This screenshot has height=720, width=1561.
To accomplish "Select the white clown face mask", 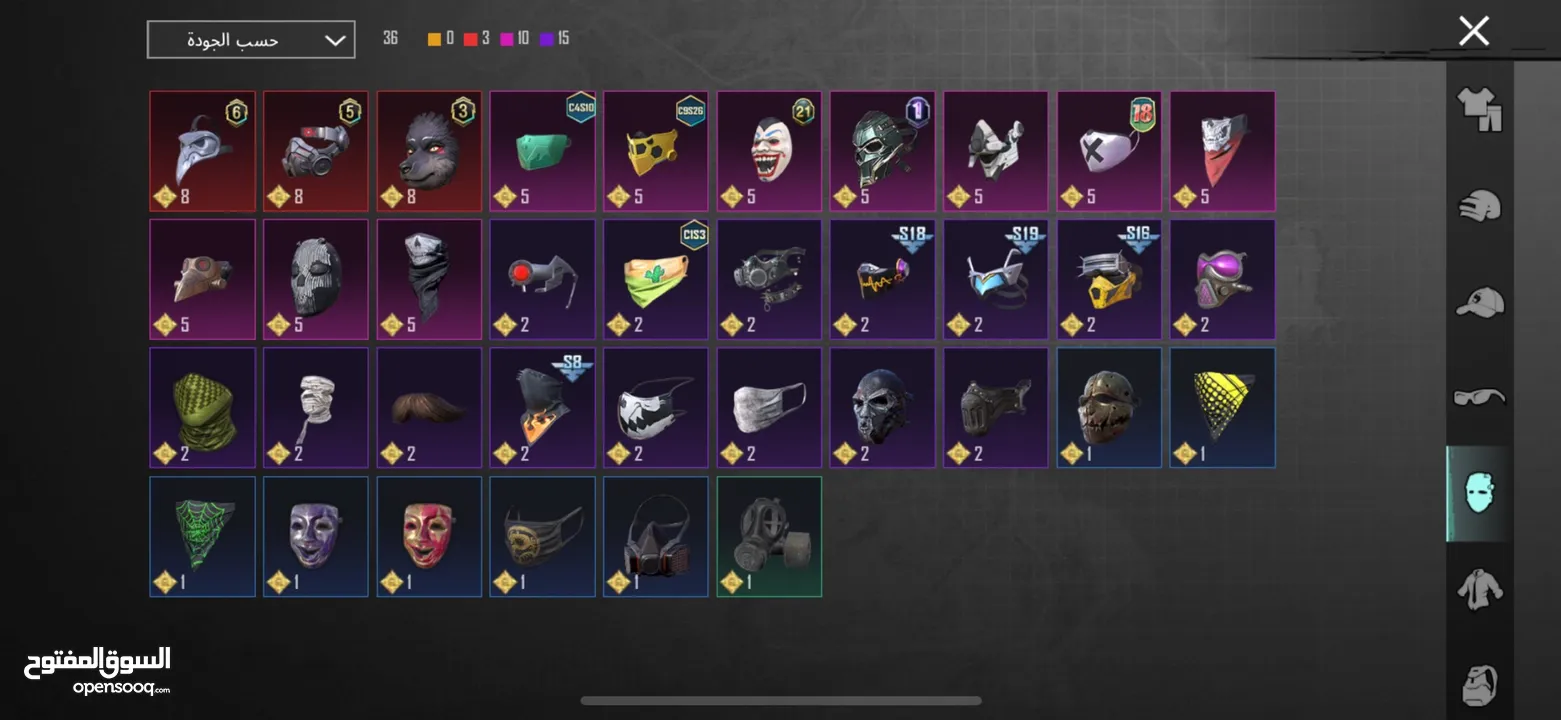I will [x=769, y=151].
